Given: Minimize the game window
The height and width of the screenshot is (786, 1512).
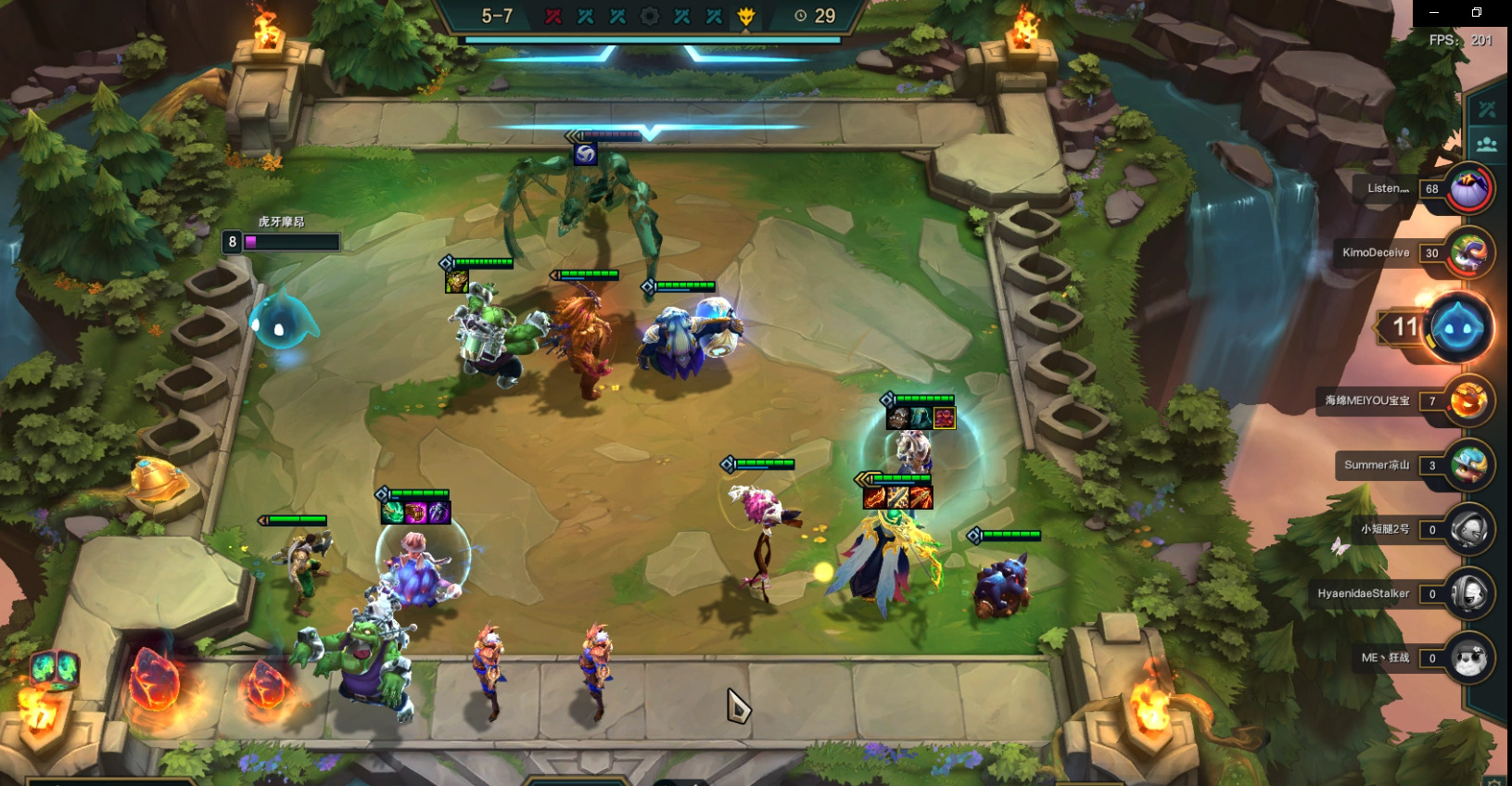Looking at the screenshot, I should click(x=1434, y=12).
